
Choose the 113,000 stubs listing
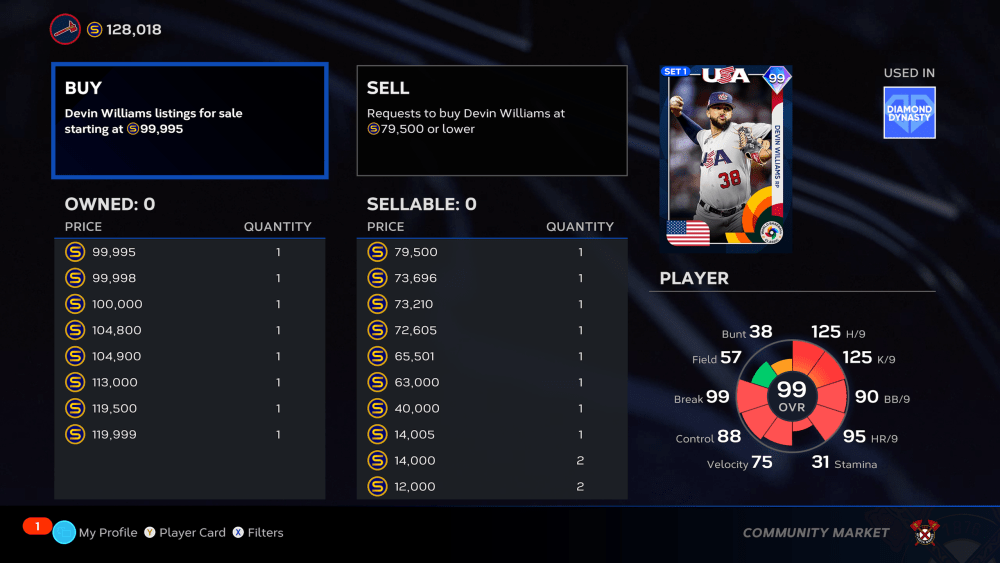point(190,382)
